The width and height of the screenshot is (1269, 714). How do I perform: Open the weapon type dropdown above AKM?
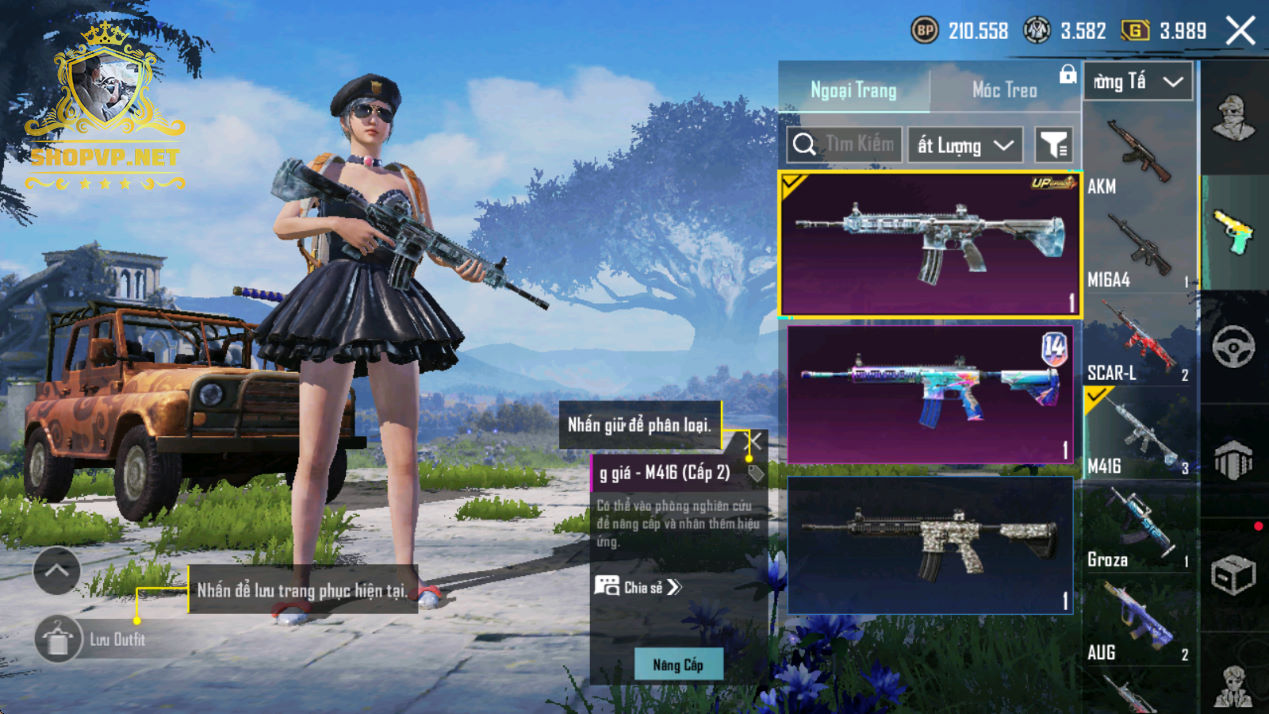(x=1138, y=82)
